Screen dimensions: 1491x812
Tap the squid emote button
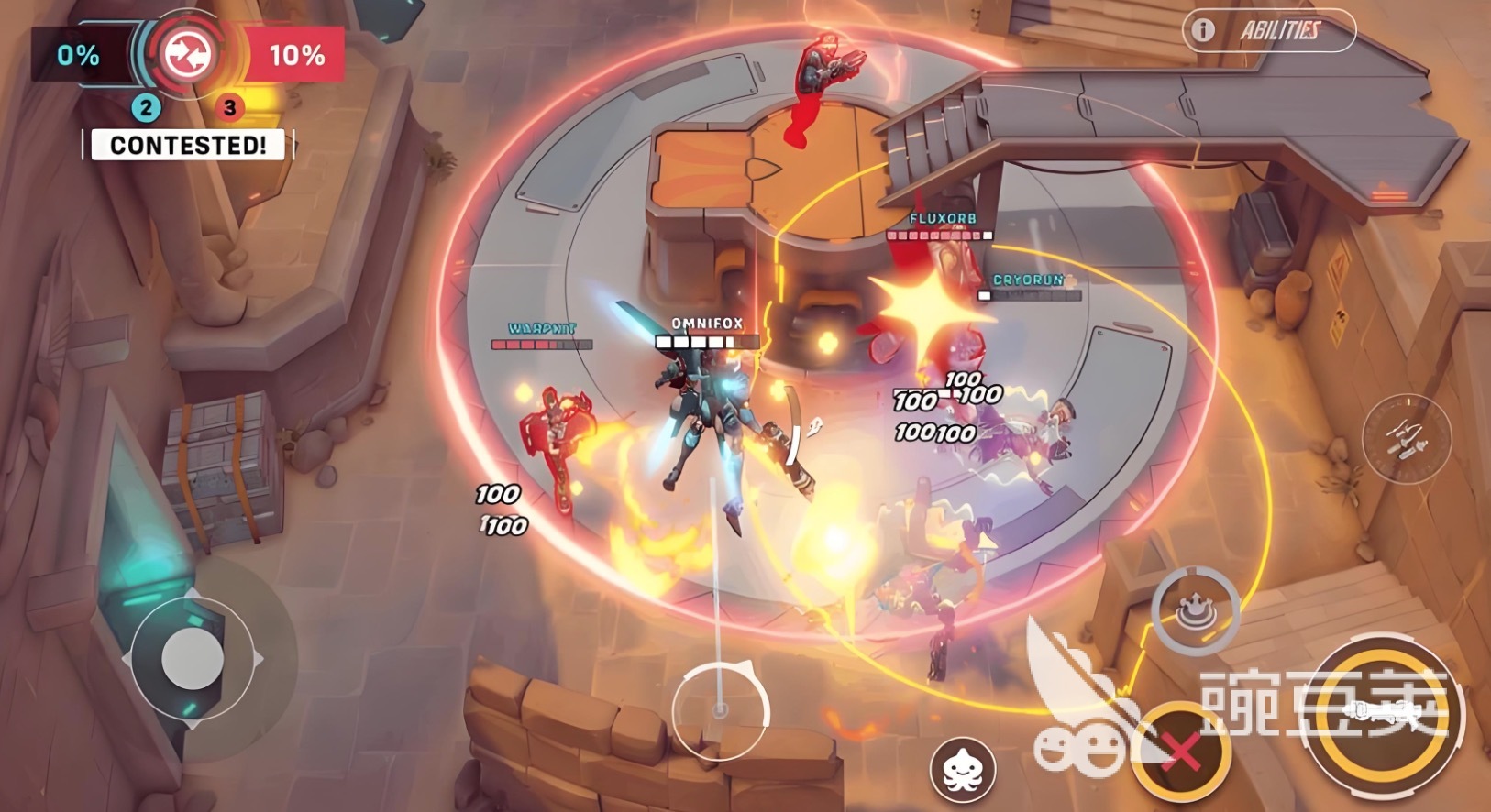(x=963, y=768)
